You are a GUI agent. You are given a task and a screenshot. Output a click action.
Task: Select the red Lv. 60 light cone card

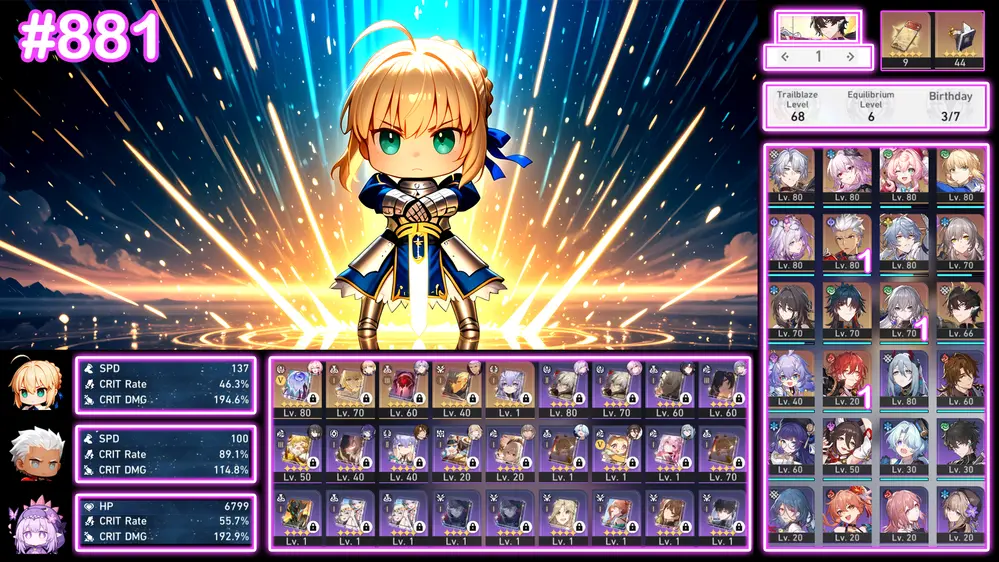(404, 390)
